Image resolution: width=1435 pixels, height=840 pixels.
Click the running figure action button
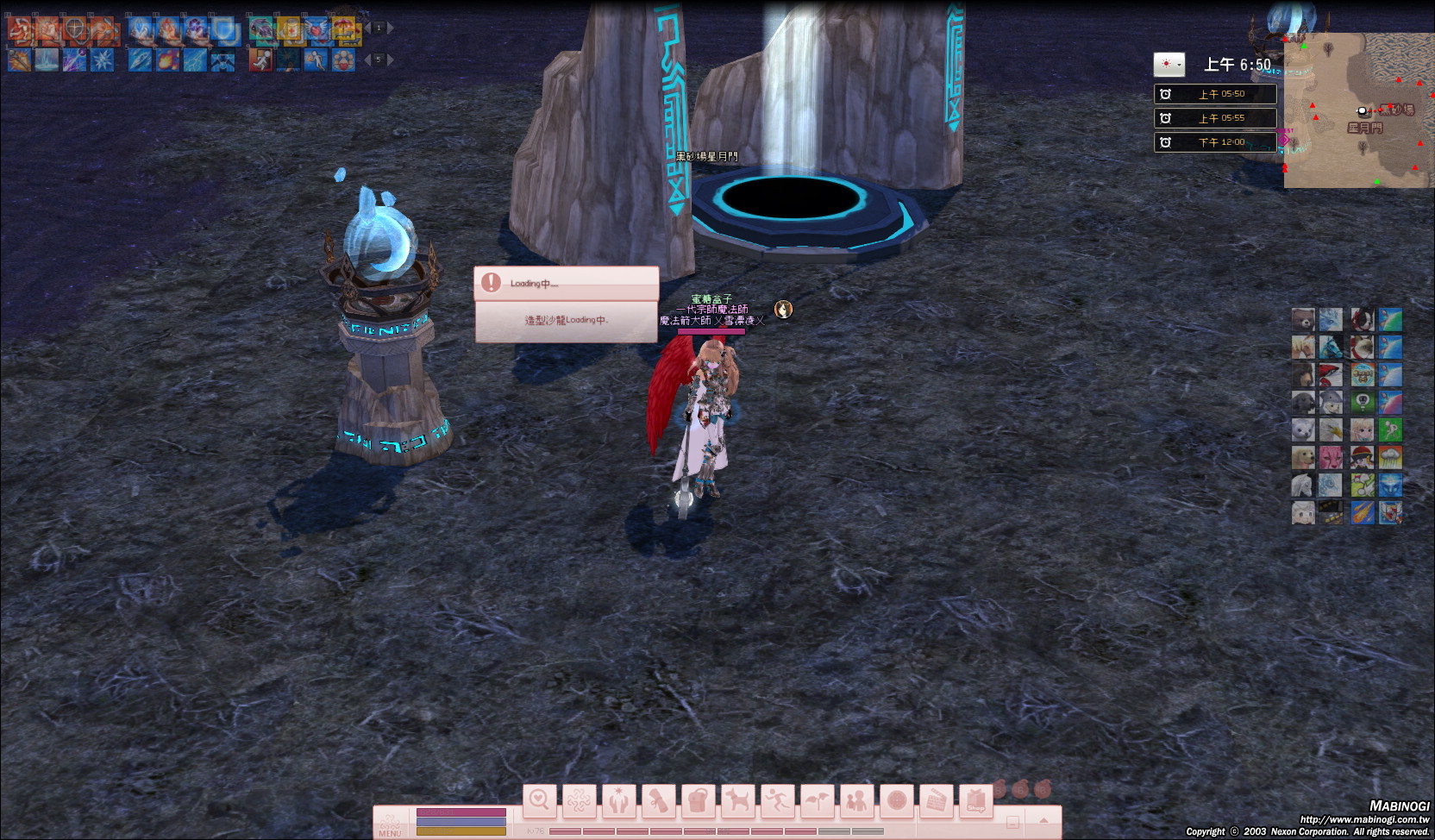(777, 801)
